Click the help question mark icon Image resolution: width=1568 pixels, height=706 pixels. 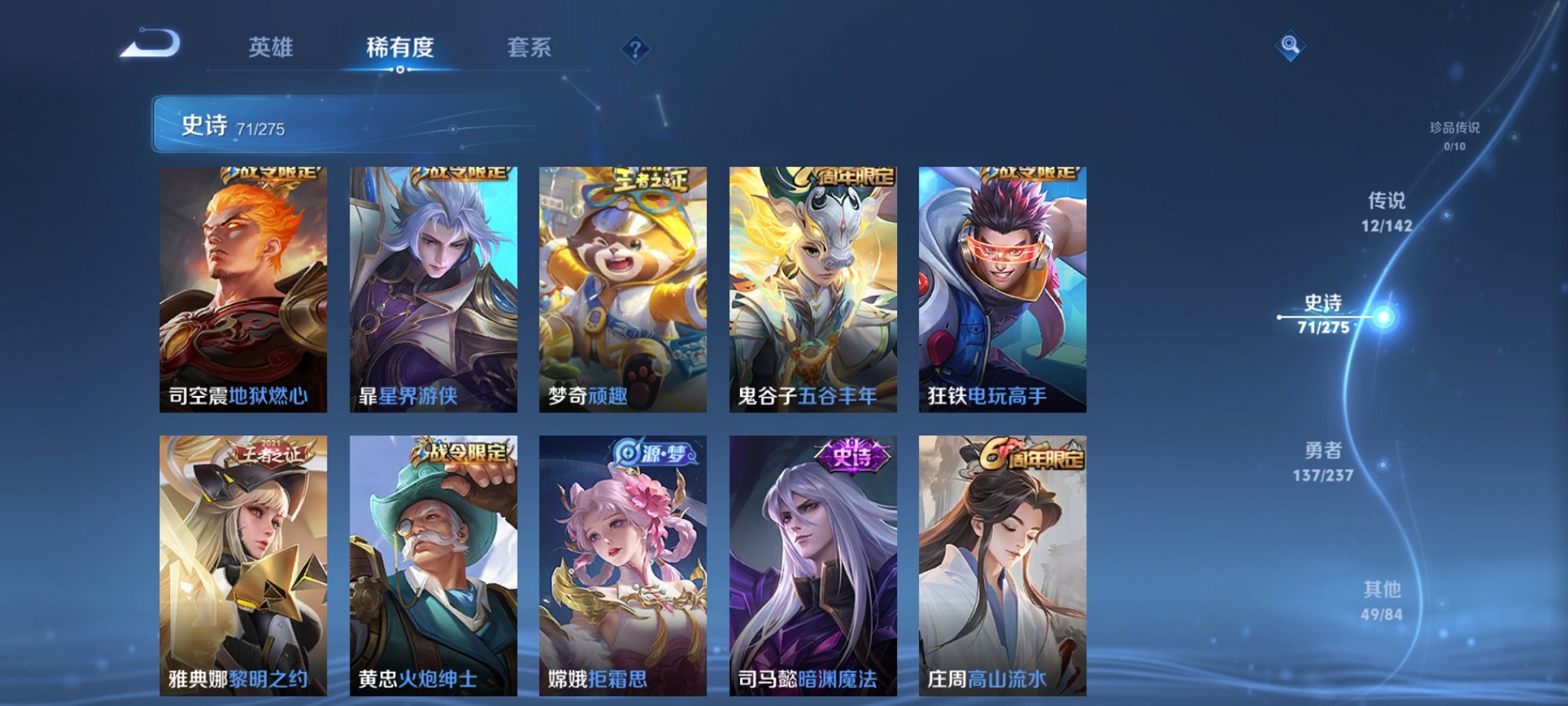(x=634, y=50)
